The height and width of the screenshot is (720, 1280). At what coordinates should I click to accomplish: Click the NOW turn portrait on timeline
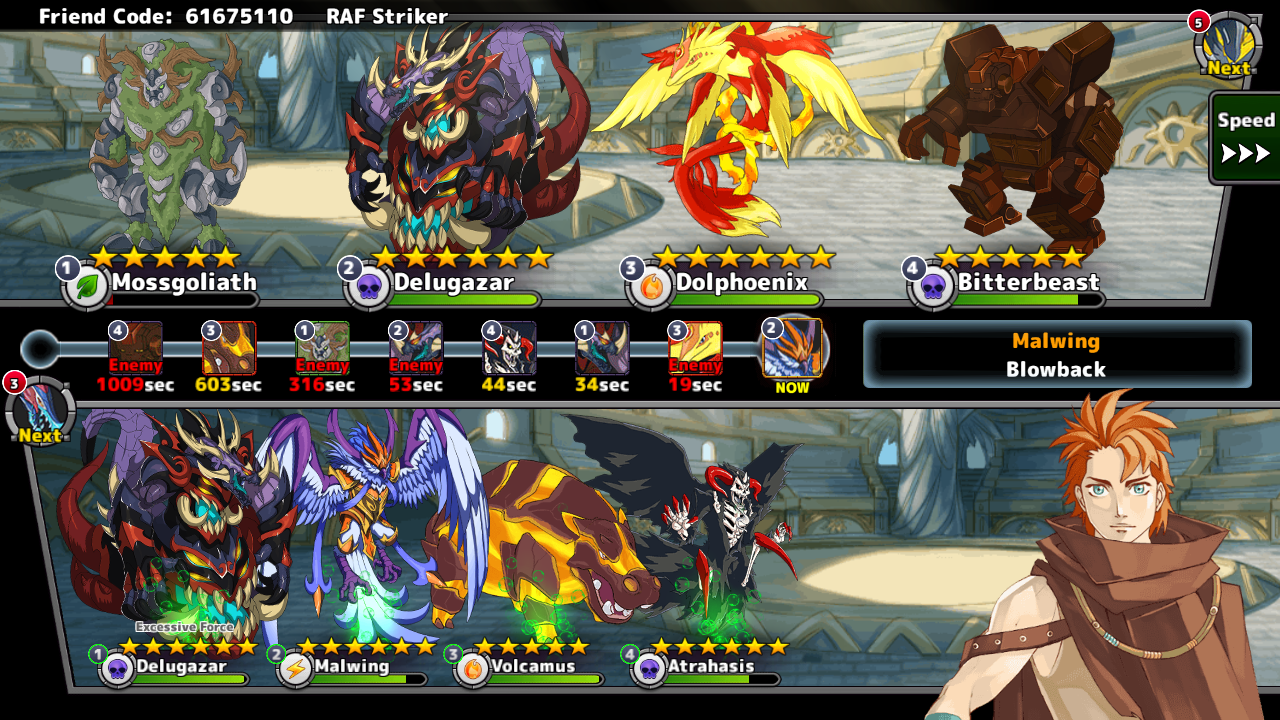coord(792,348)
